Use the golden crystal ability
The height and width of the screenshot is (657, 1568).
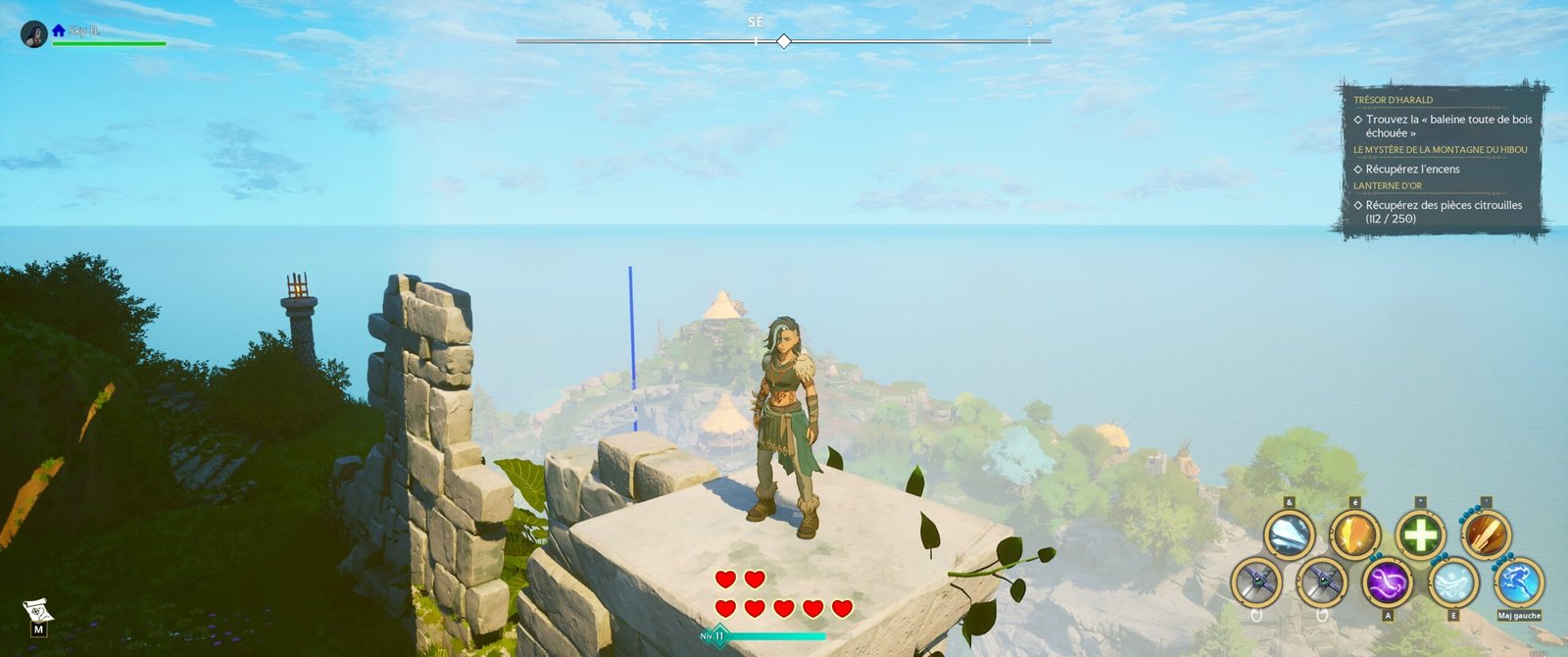(x=1354, y=536)
